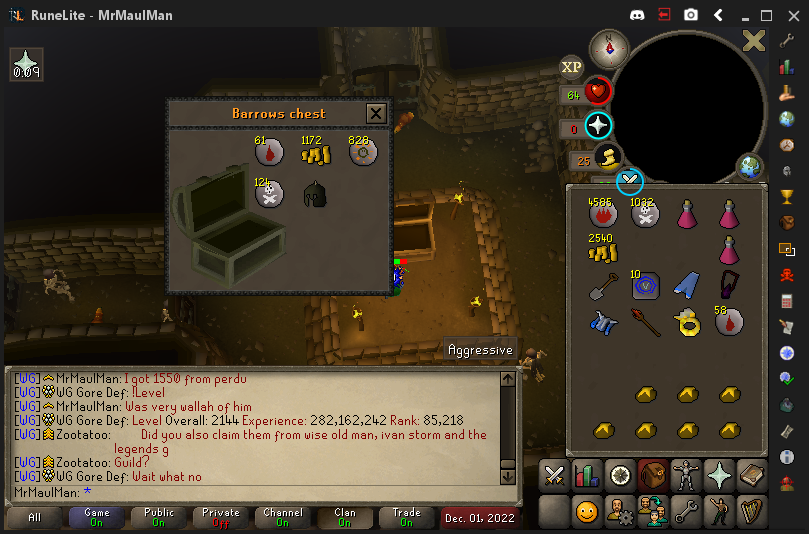The width and height of the screenshot is (809, 534).
Task: Use the spade in the inventory
Action: click(x=603, y=287)
